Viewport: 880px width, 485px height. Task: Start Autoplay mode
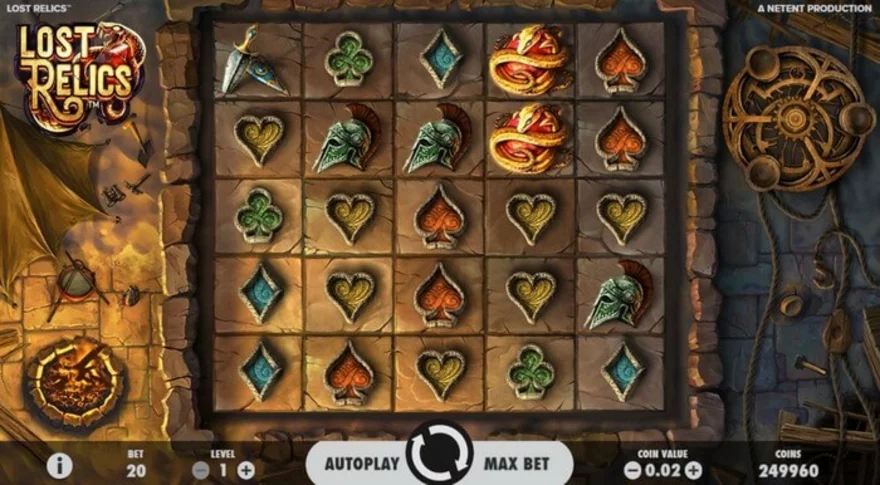pyautogui.click(x=362, y=464)
